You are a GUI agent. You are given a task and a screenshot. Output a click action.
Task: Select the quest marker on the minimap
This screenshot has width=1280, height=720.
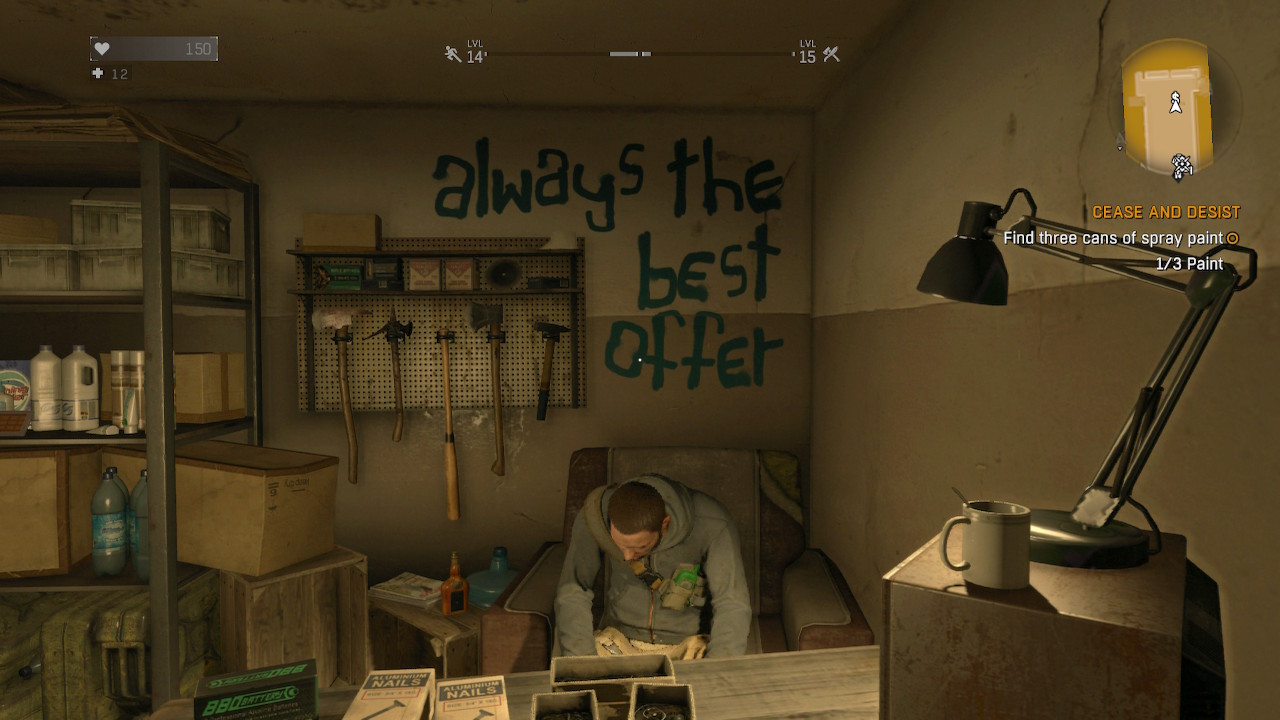(1182, 166)
